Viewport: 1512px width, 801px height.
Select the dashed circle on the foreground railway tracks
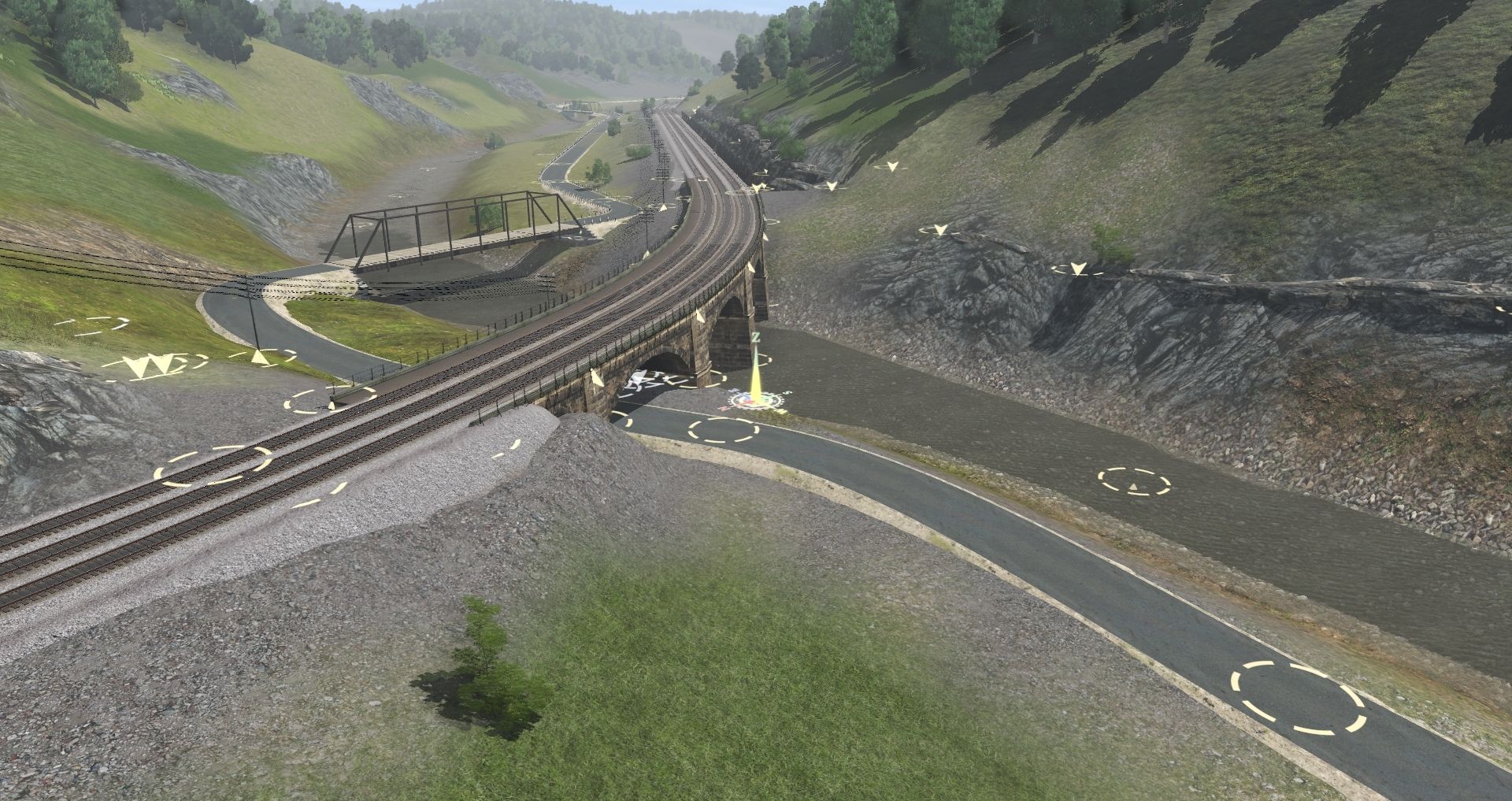click(213, 465)
